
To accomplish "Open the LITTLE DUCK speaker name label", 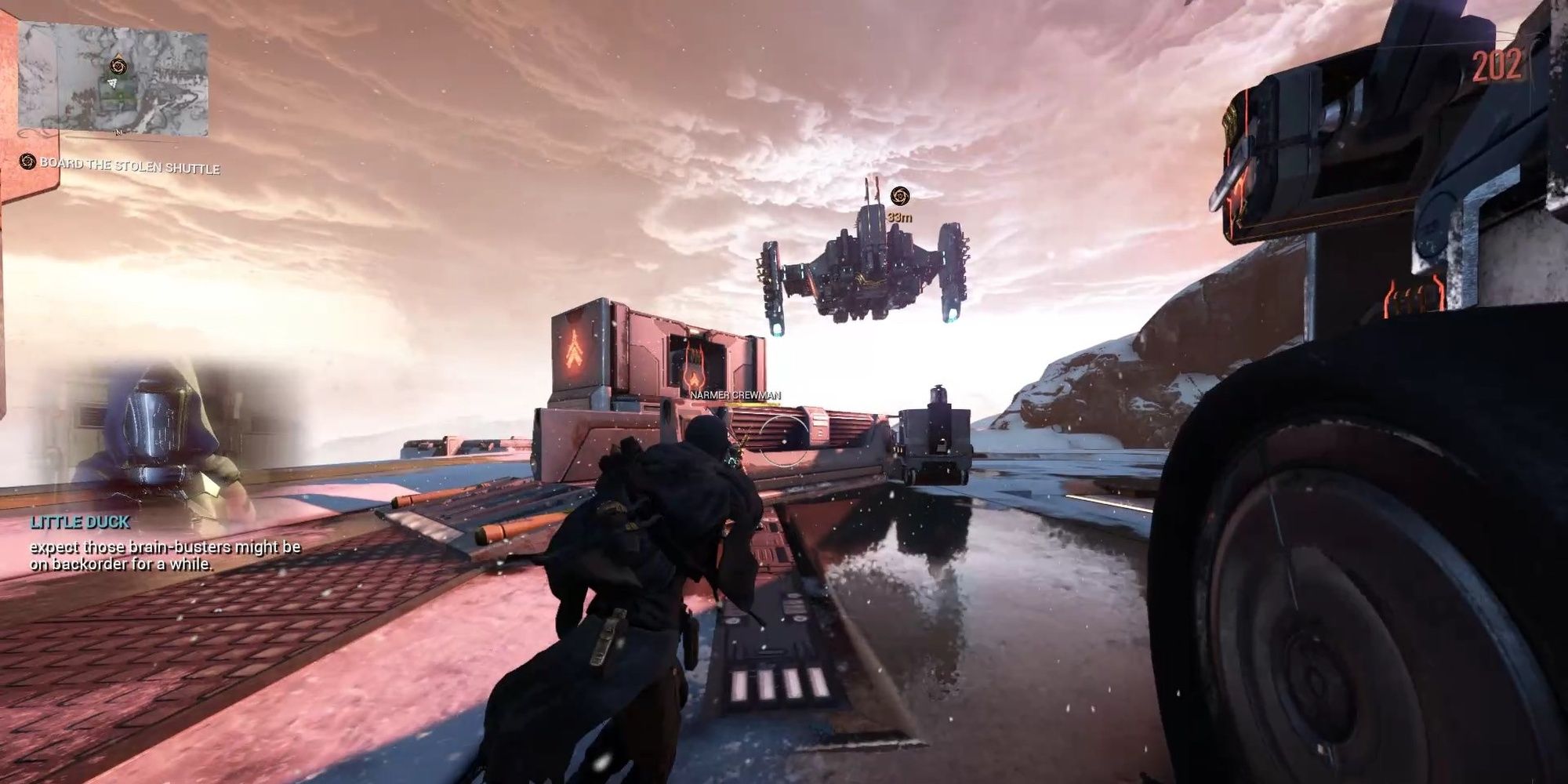I will click(78, 523).
